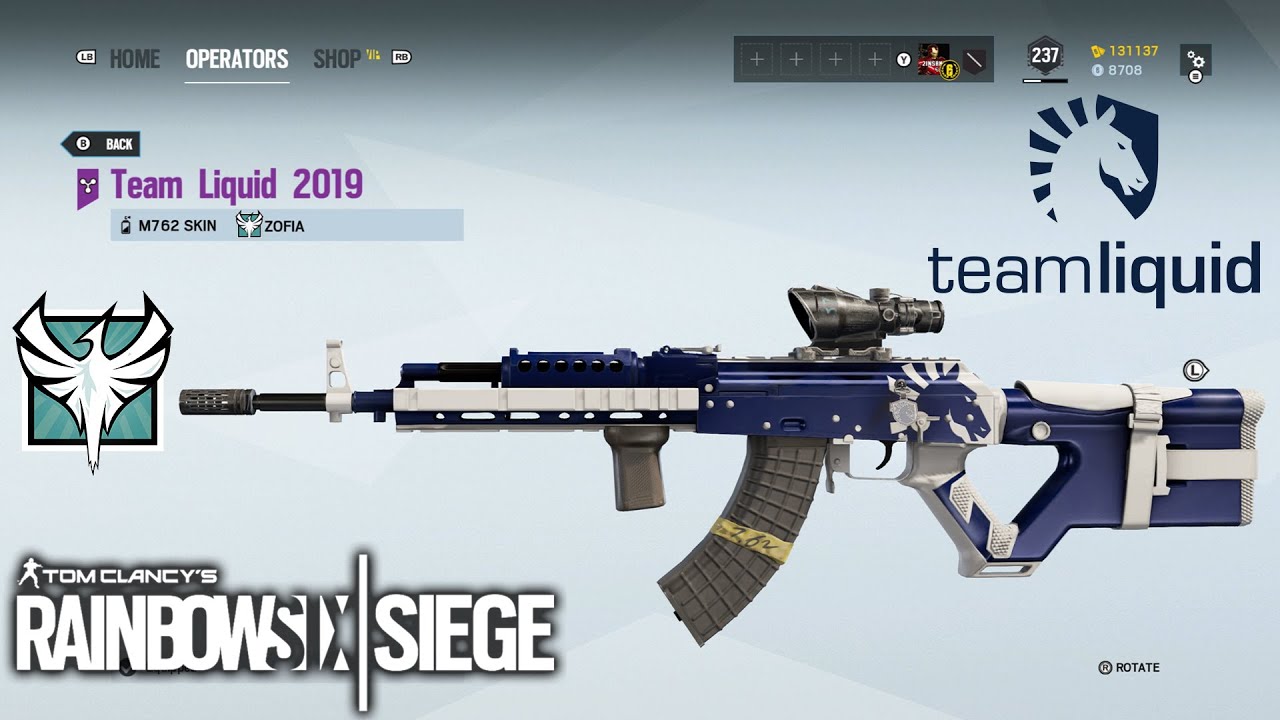Open the SHOP tab
The width and height of the screenshot is (1280, 720).
pos(338,59)
